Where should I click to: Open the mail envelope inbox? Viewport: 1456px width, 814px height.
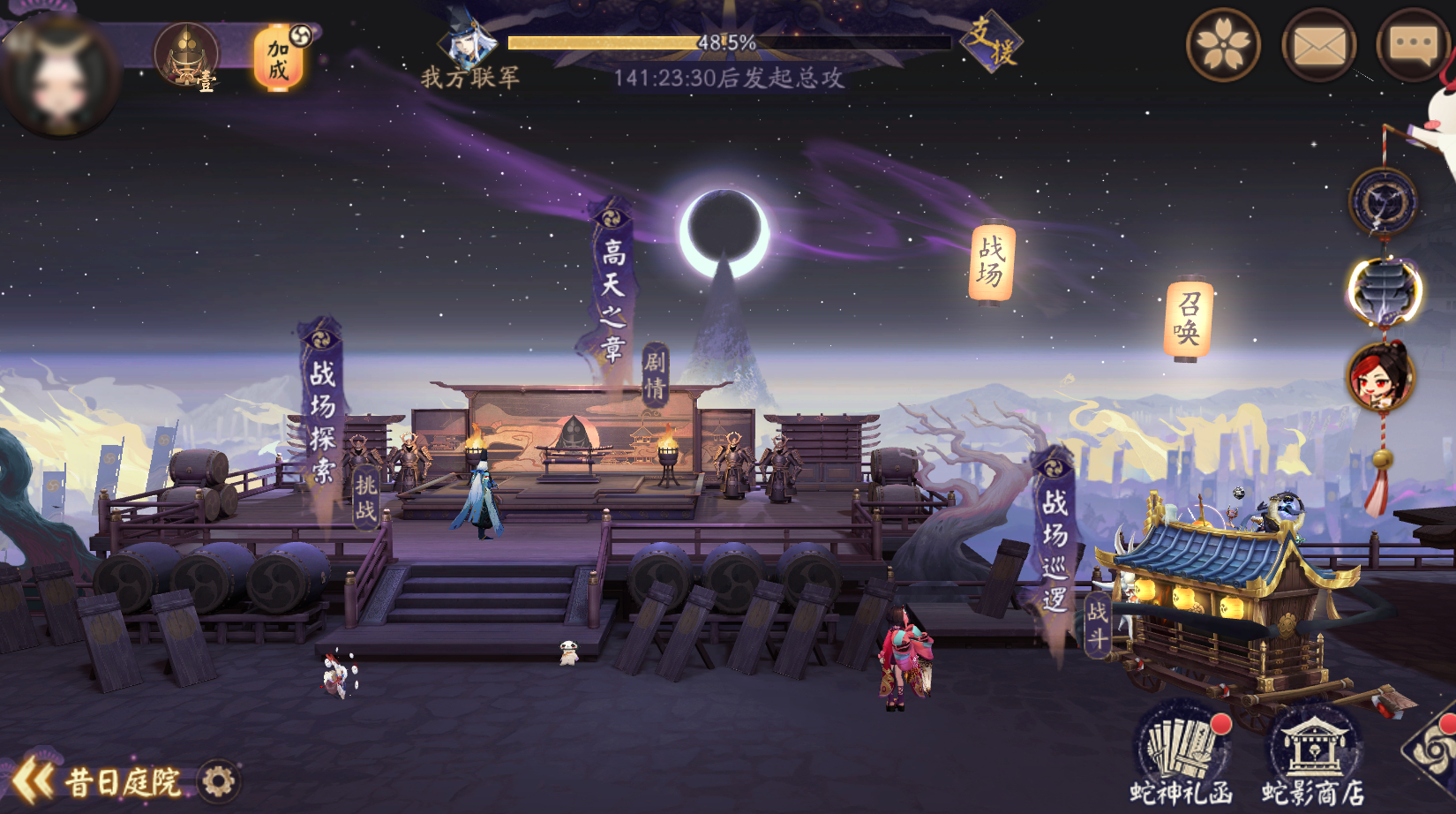point(1318,44)
